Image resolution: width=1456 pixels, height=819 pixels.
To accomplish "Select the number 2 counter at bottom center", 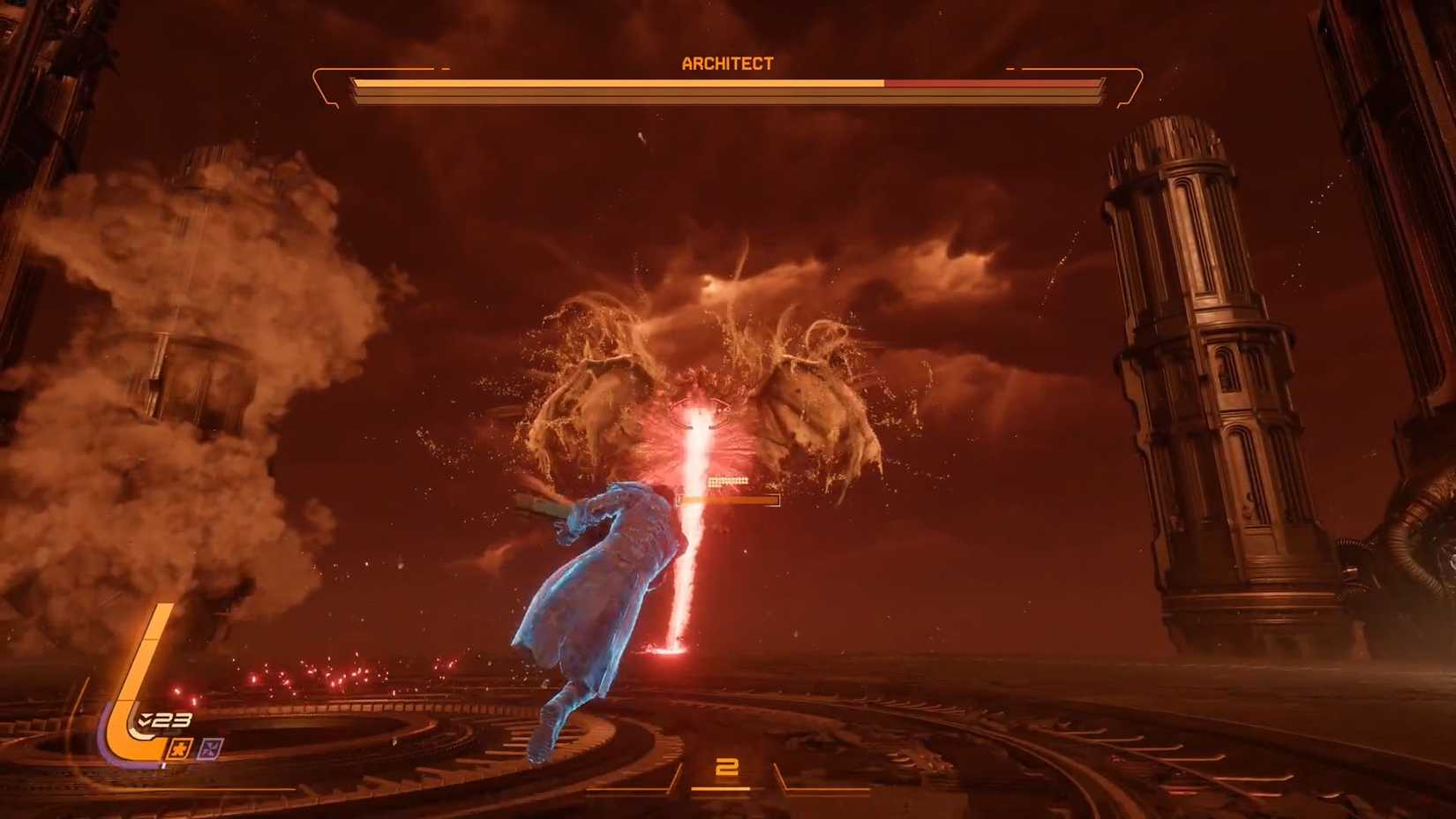I will point(725,766).
